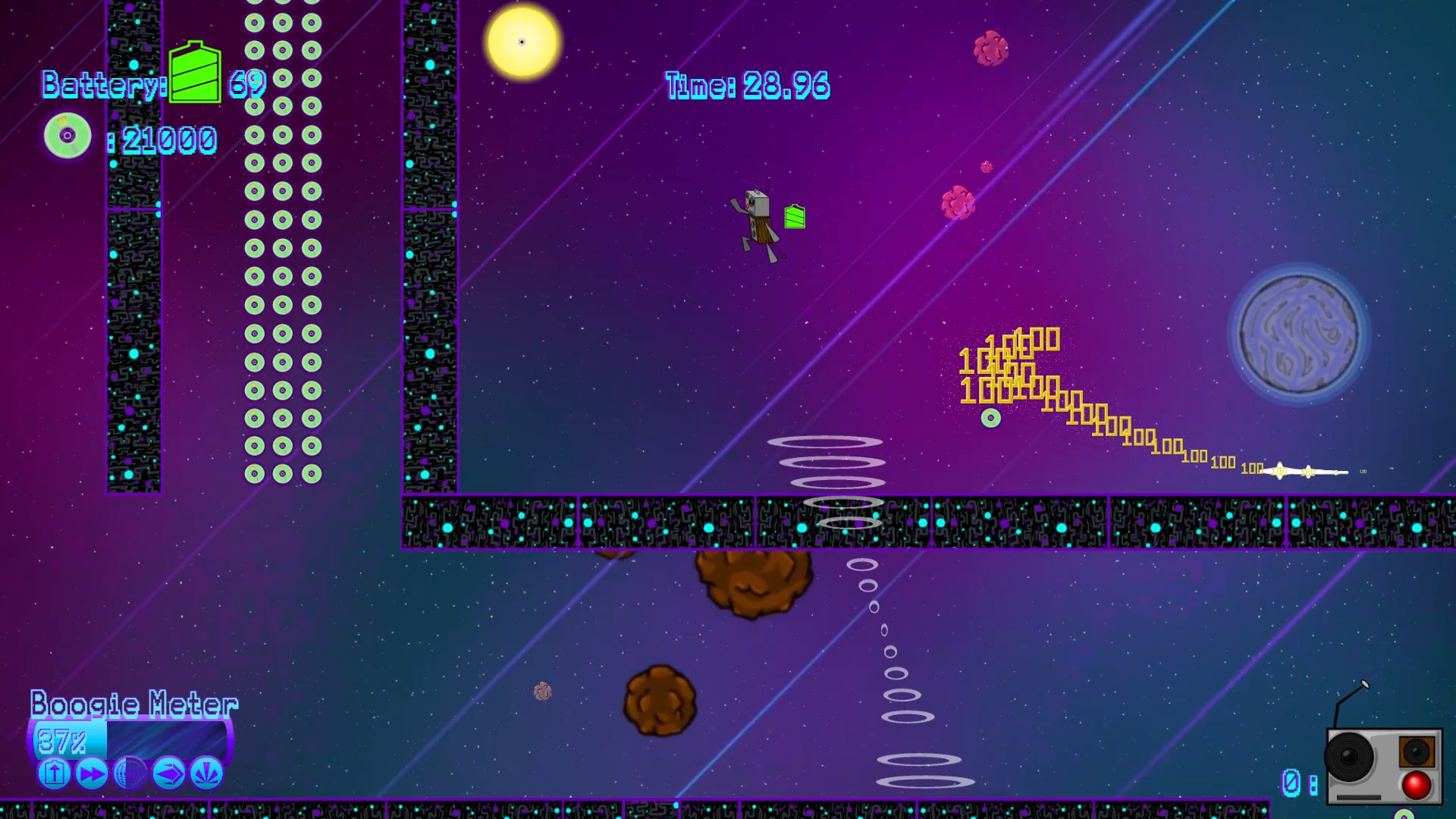Click the floating green battery pickup near the robot

793,218
